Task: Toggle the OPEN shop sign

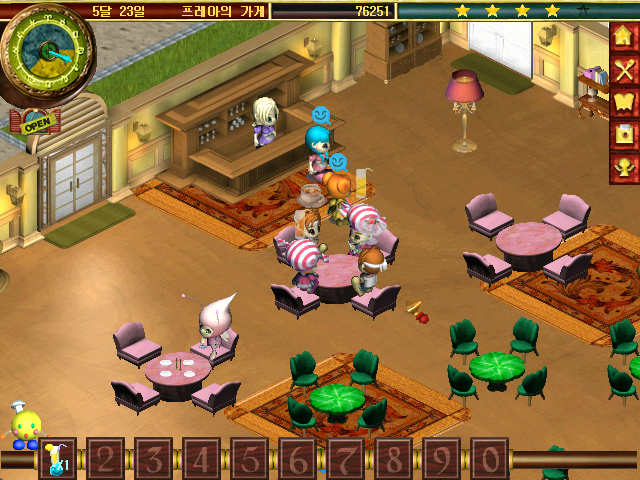Action: click(34, 125)
